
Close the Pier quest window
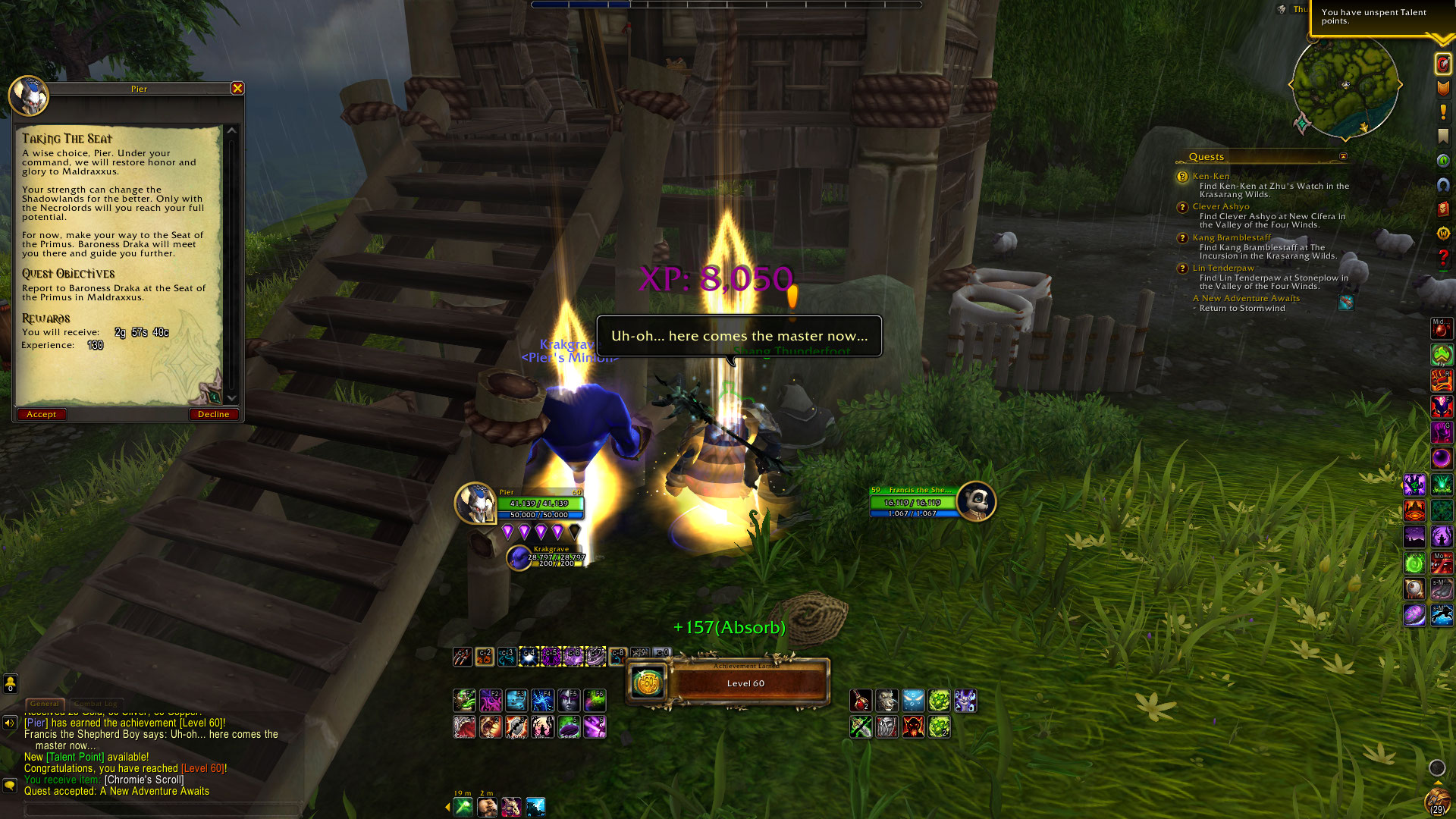click(x=237, y=89)
